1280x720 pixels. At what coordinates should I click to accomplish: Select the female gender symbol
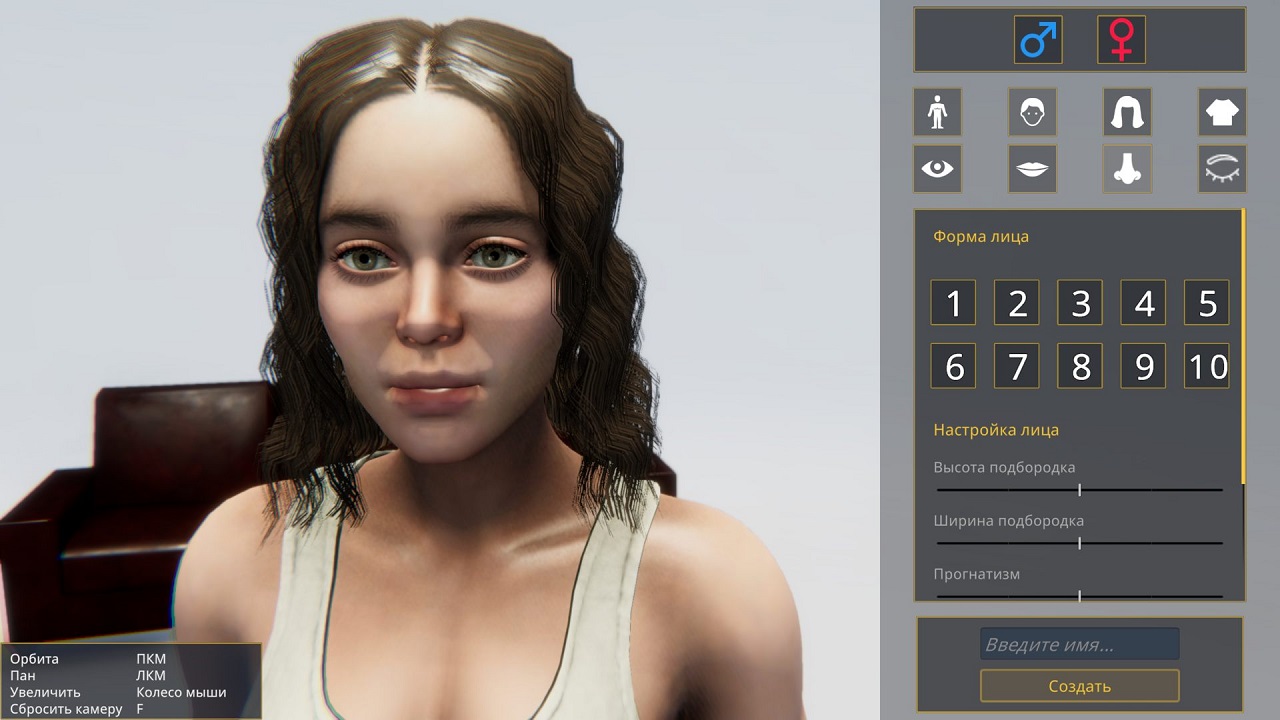[1121, 40]
